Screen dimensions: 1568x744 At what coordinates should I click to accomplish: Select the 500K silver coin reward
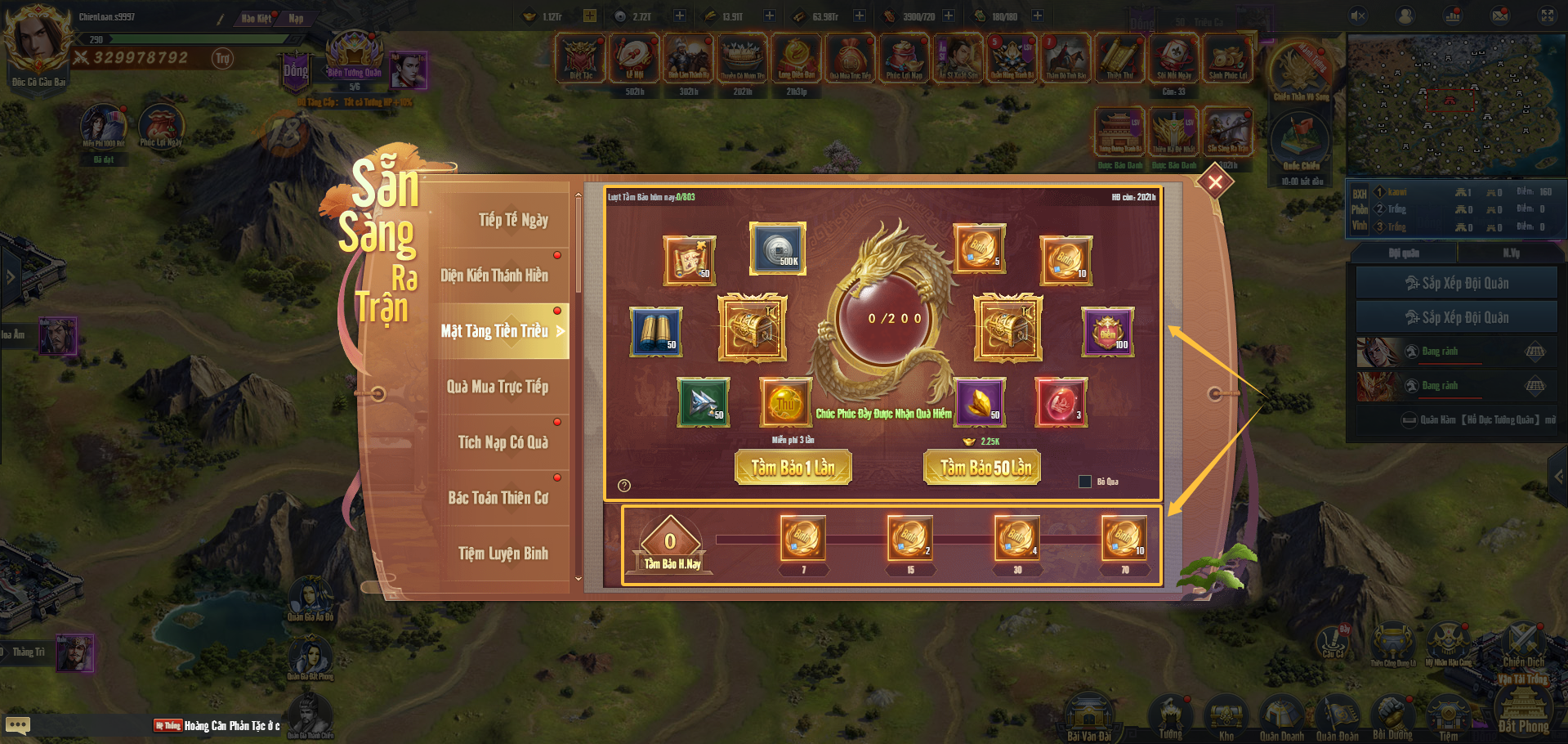tap(778, 249)
